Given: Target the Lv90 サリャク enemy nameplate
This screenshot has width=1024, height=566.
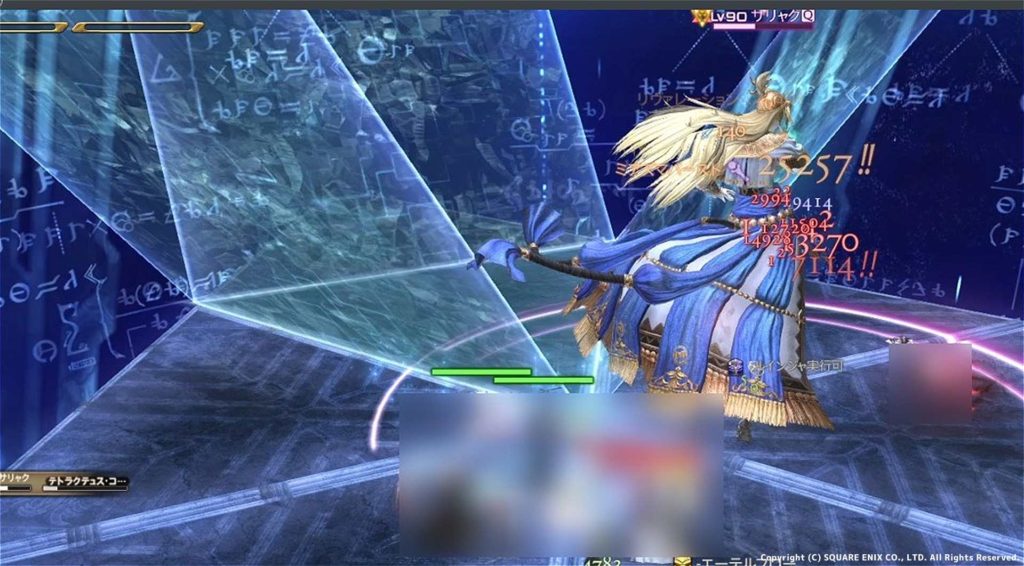Looking at the screenshot, I should pos(752,17).
